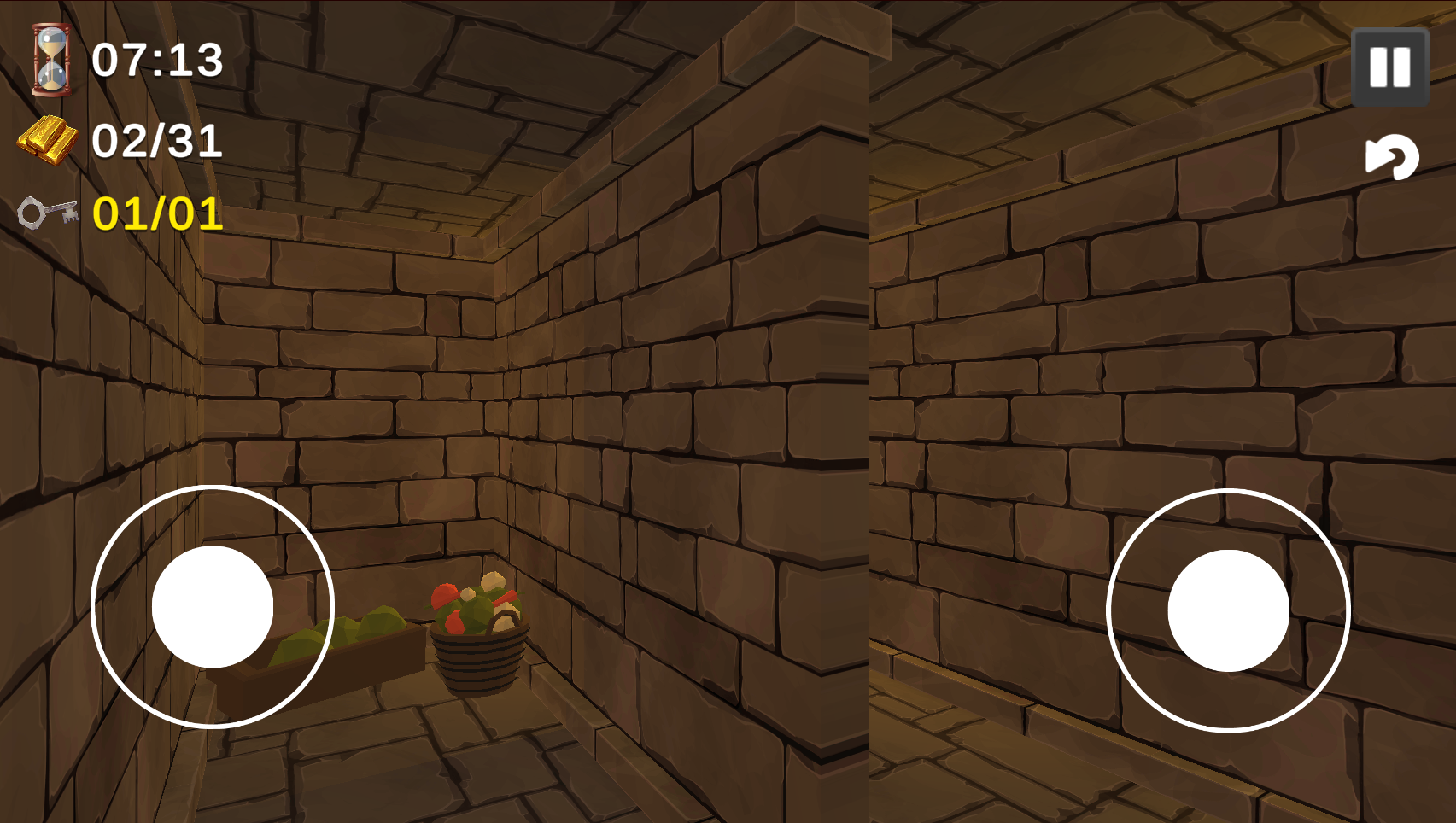Tap the left virtual joystick knob
This screenshot has height=823, width=1456.
[x=212, y=606]
